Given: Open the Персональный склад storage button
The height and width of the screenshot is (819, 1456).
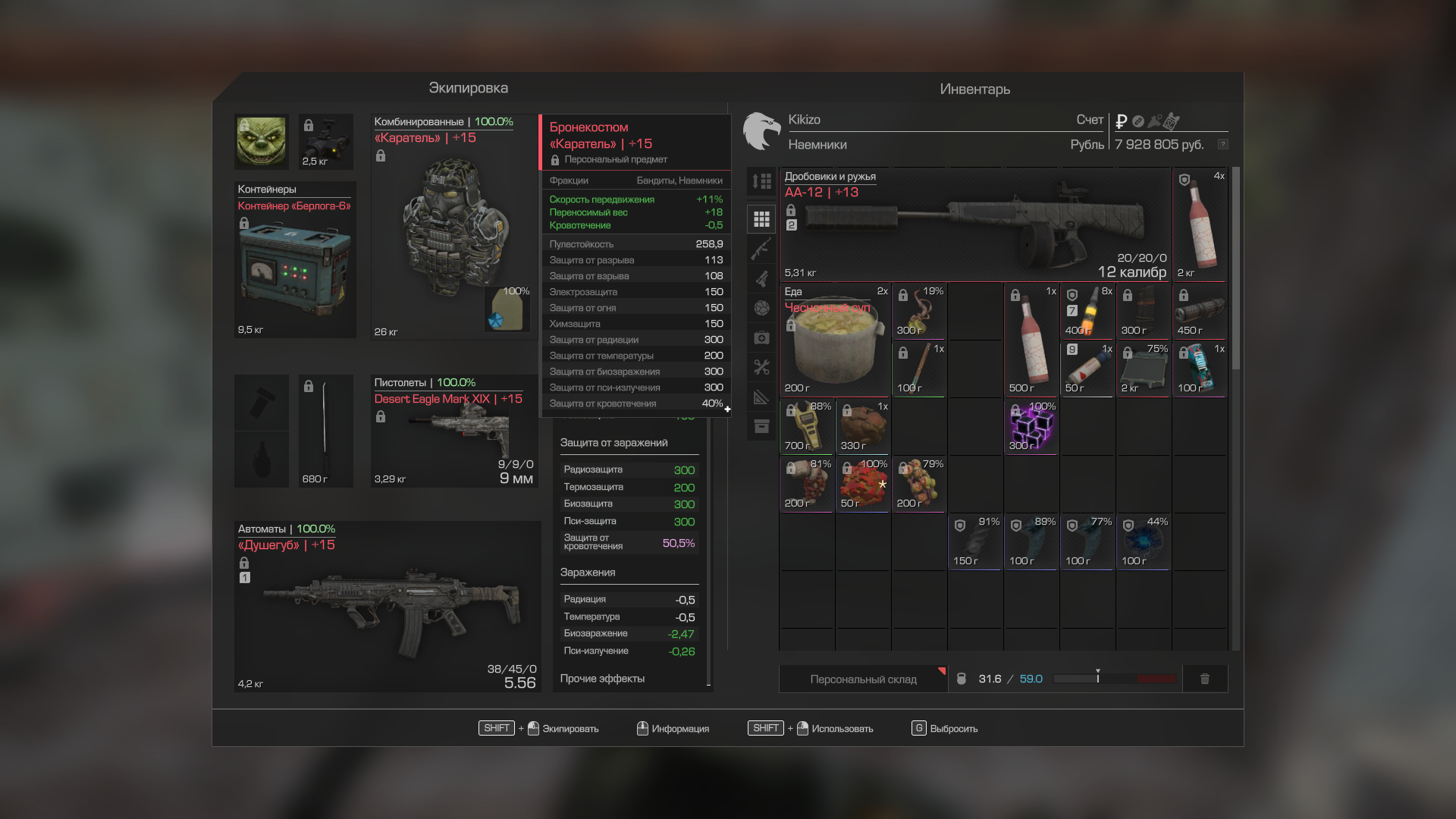Looking at the screenshot, I should (863, 679).
